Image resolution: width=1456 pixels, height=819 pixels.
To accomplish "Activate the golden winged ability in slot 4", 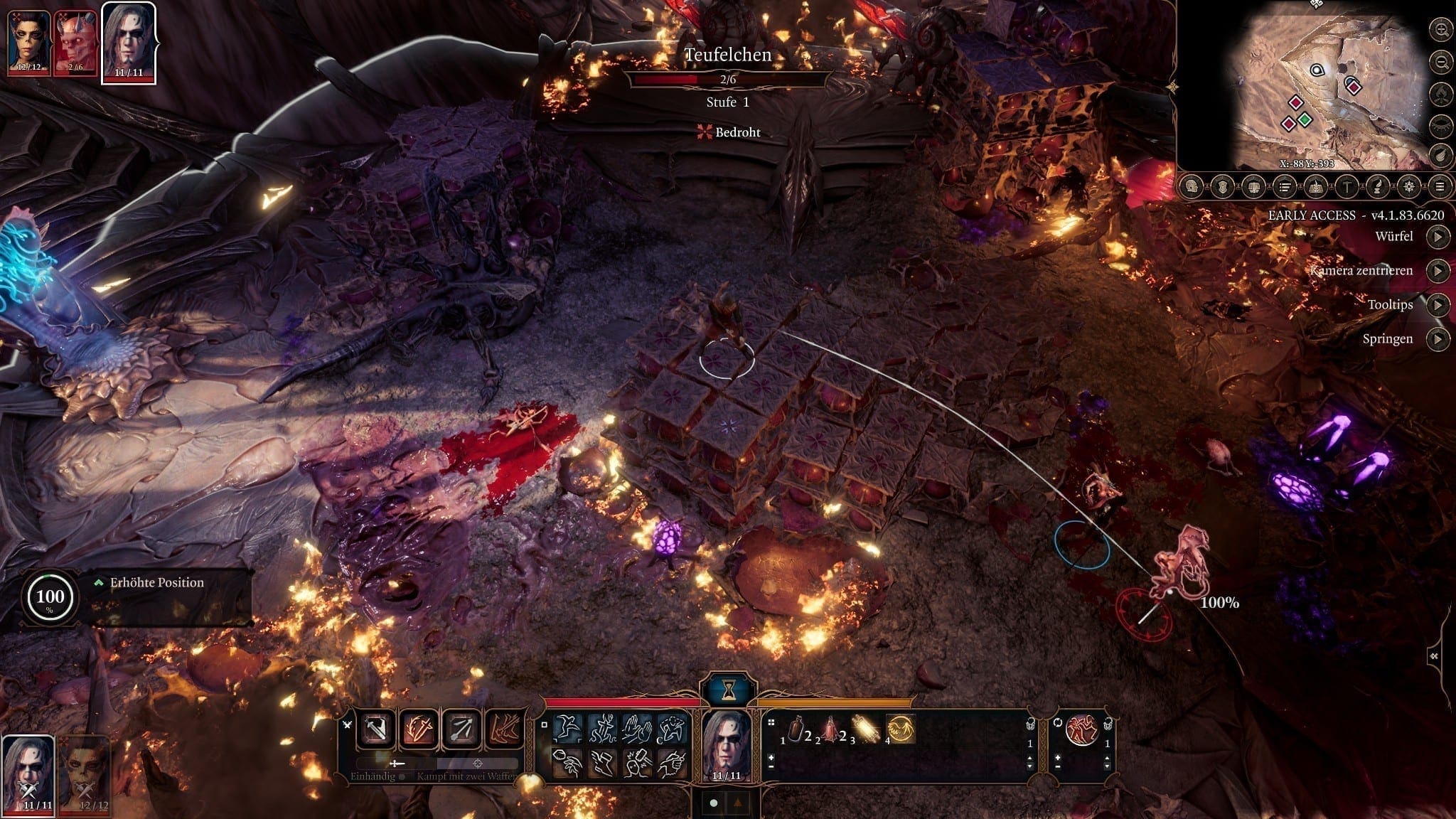I will pyautogui.click(x=901, y=730).
